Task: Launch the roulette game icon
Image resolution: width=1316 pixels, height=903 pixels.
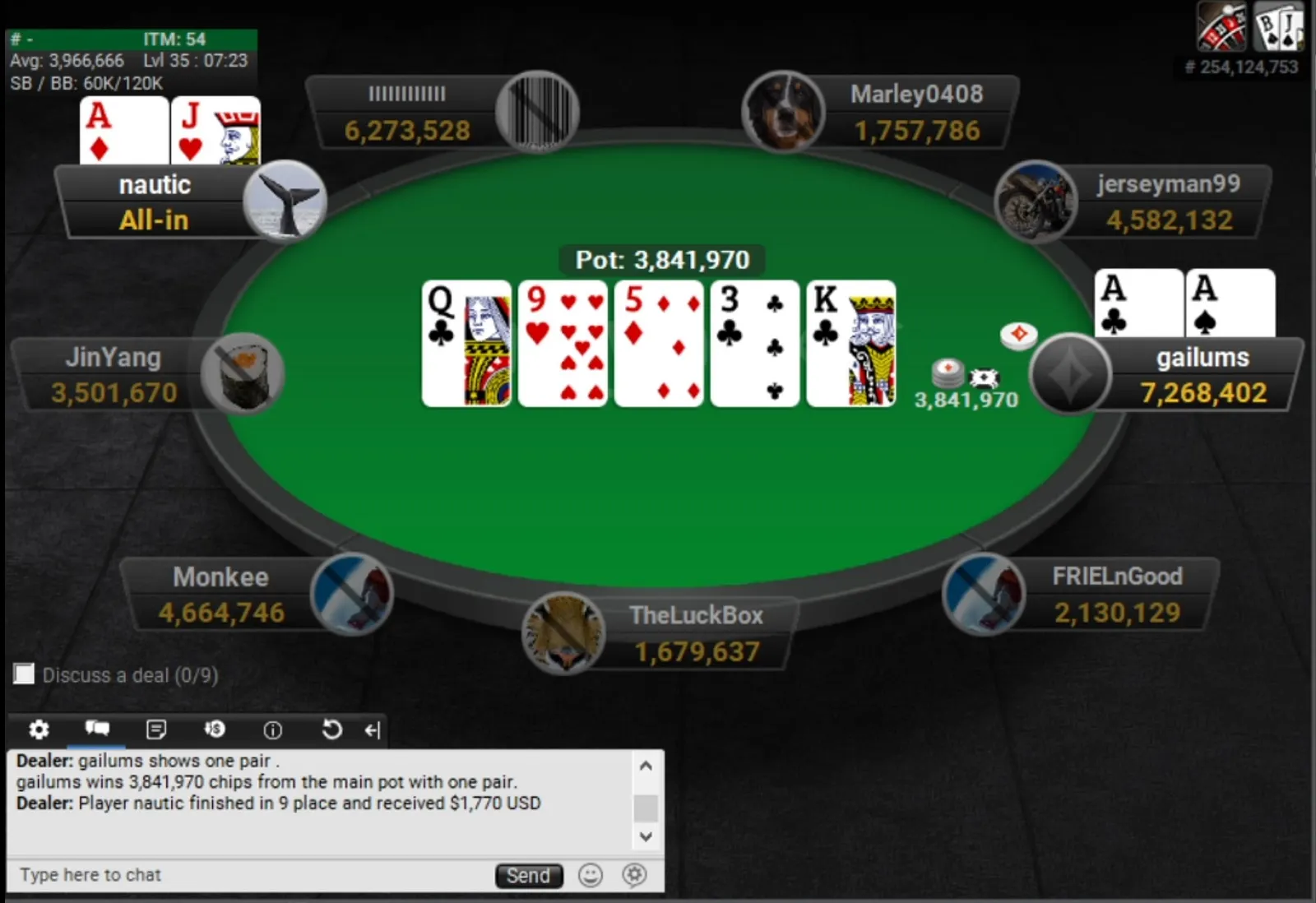Action: [1221, 27]
